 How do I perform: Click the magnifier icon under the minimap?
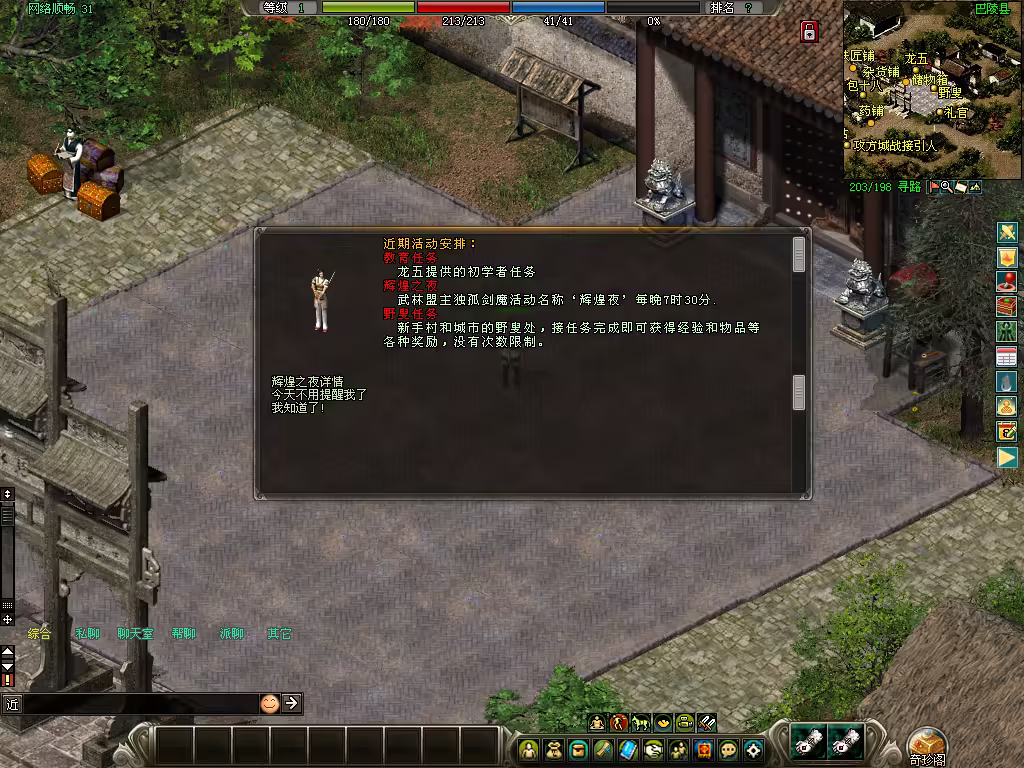point(946,187)
